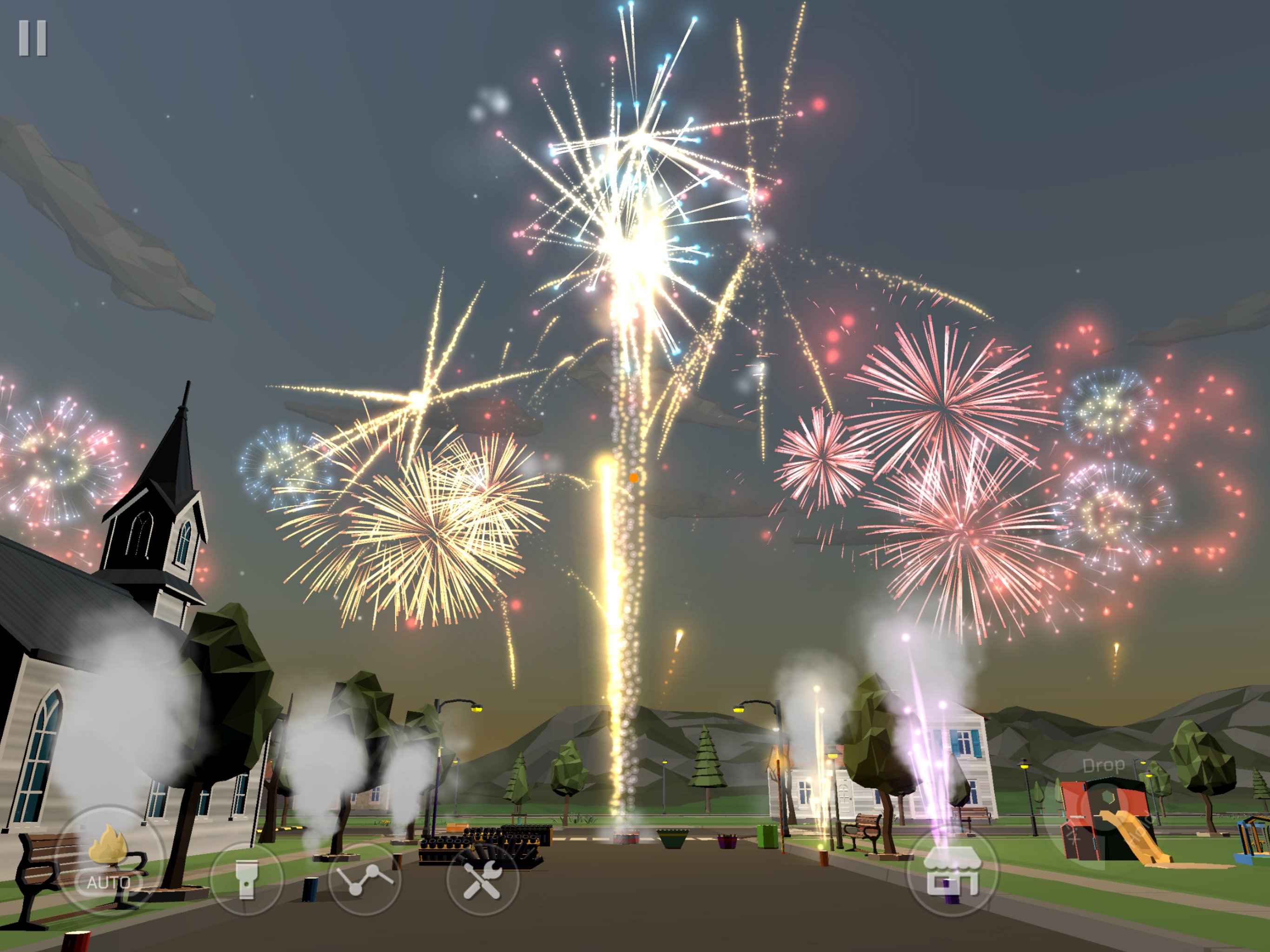1270x952 pixels.
Task: Pause the fireworks show
Action: (x=34, y=37)
